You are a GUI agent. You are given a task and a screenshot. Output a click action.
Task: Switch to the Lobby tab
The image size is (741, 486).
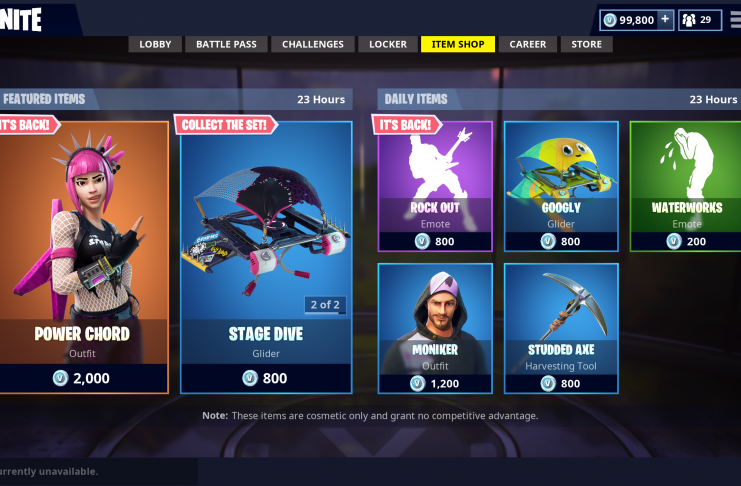click(155, 44)
